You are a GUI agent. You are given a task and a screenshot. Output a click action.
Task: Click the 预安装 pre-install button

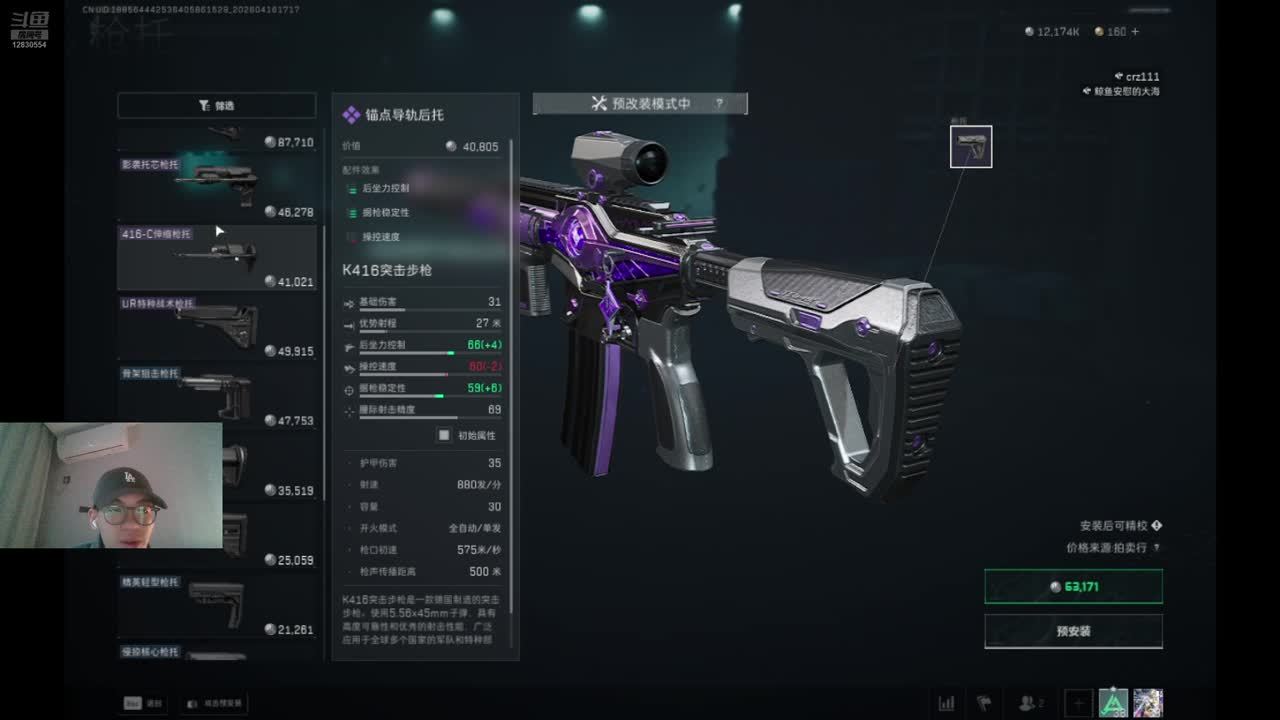coord(1073,632)
